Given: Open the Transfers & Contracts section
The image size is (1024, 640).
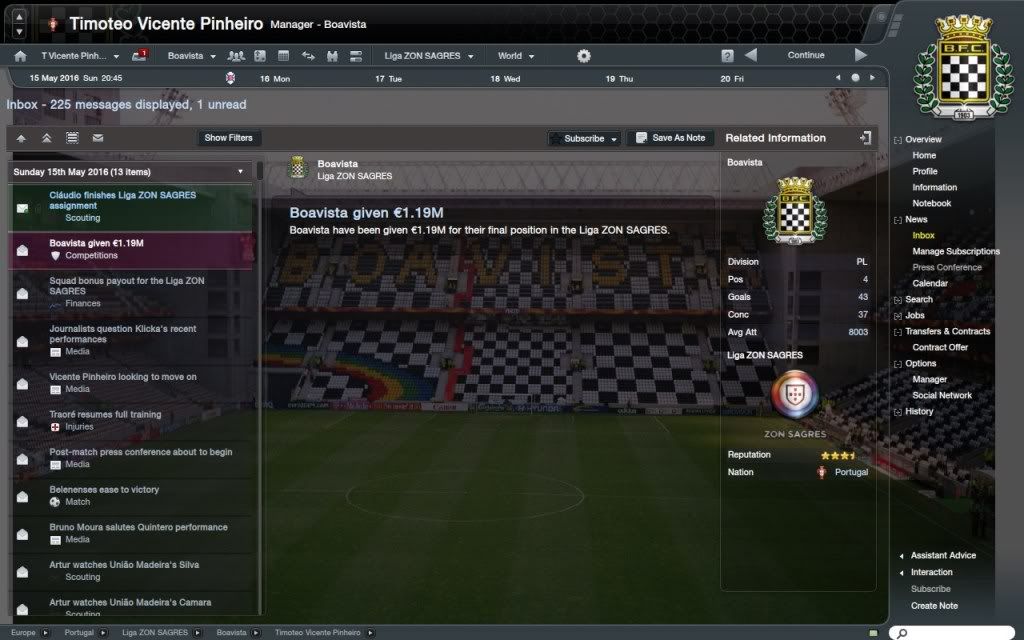Looking at the screenshot, I should coord(947,332).
